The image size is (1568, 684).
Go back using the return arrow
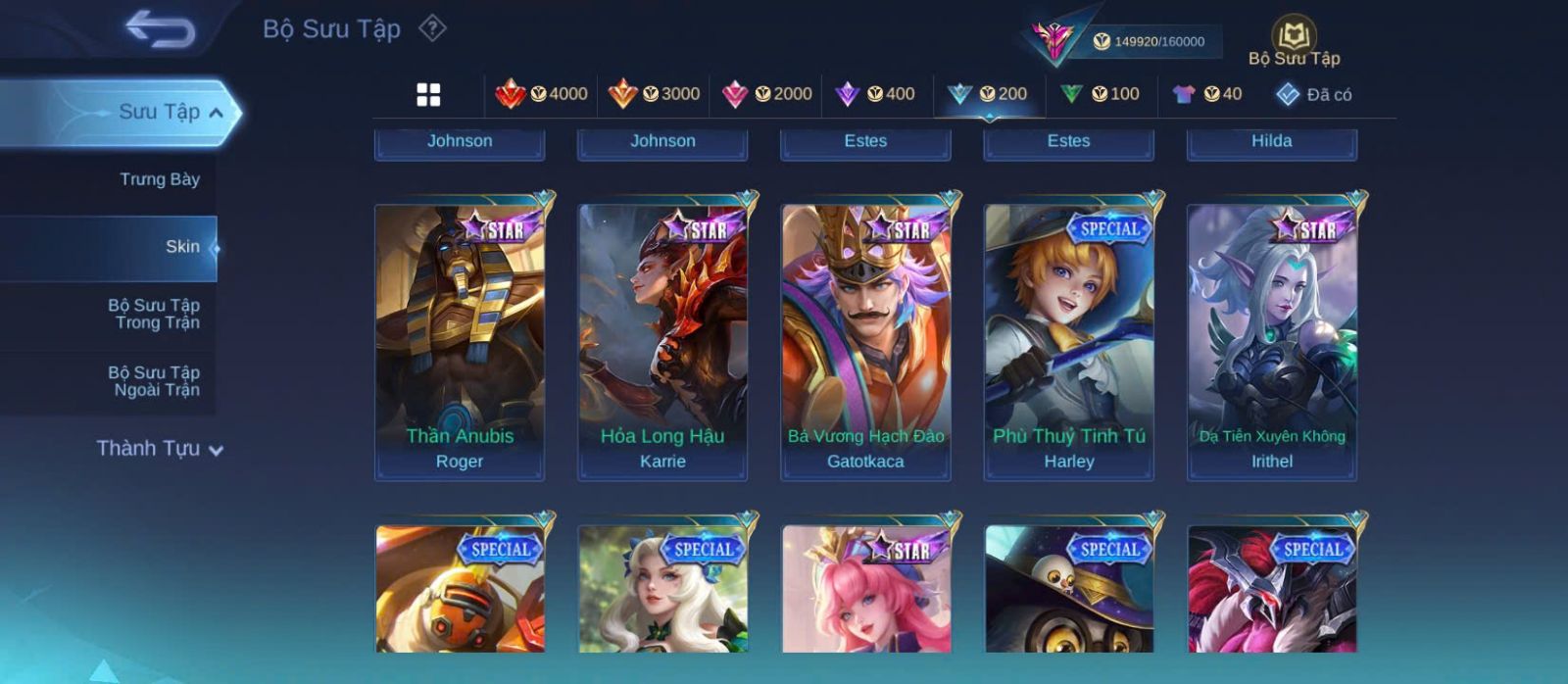point(160,28)
